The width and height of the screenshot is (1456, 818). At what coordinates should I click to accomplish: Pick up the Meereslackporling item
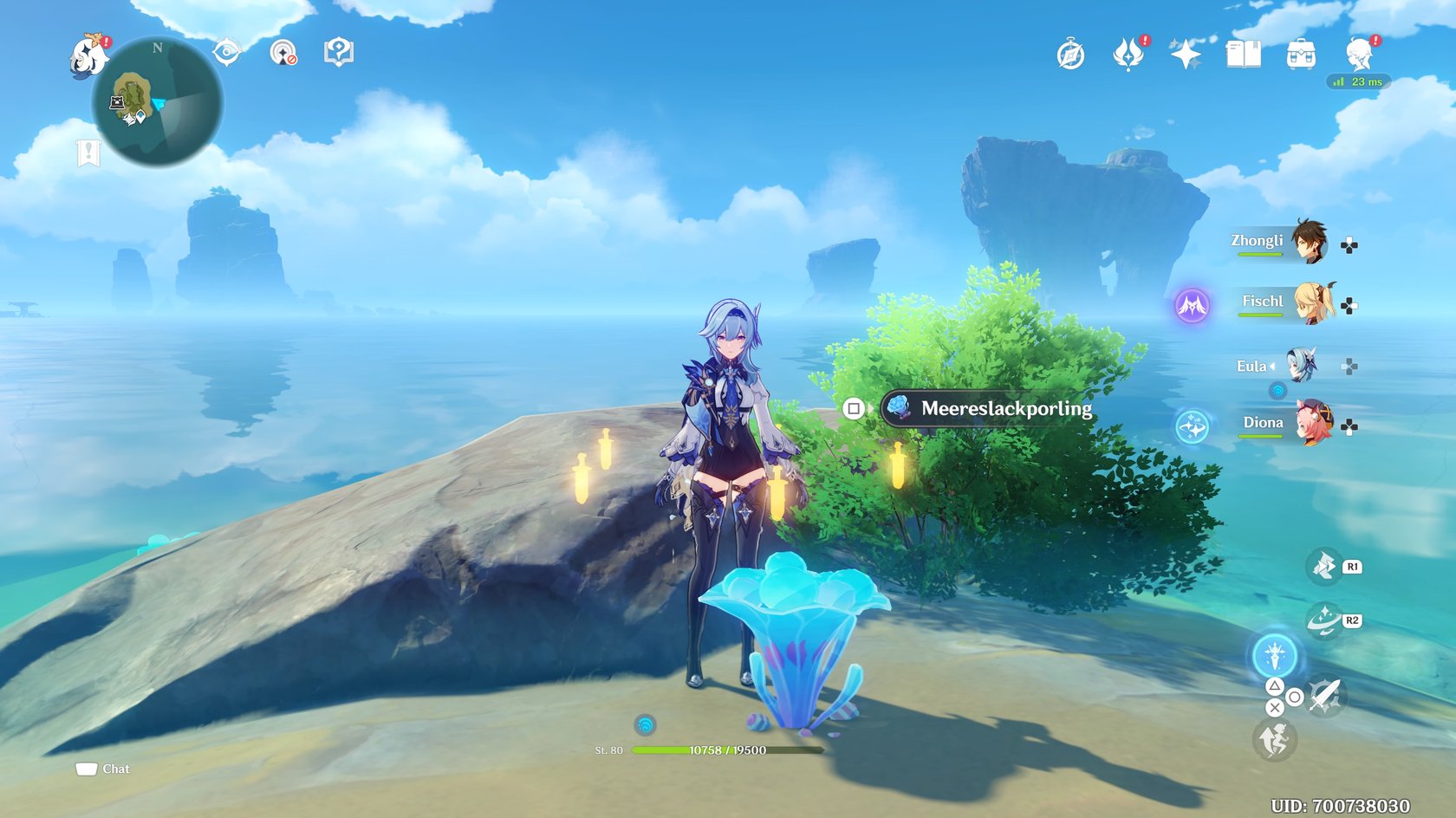pos(987,408)
